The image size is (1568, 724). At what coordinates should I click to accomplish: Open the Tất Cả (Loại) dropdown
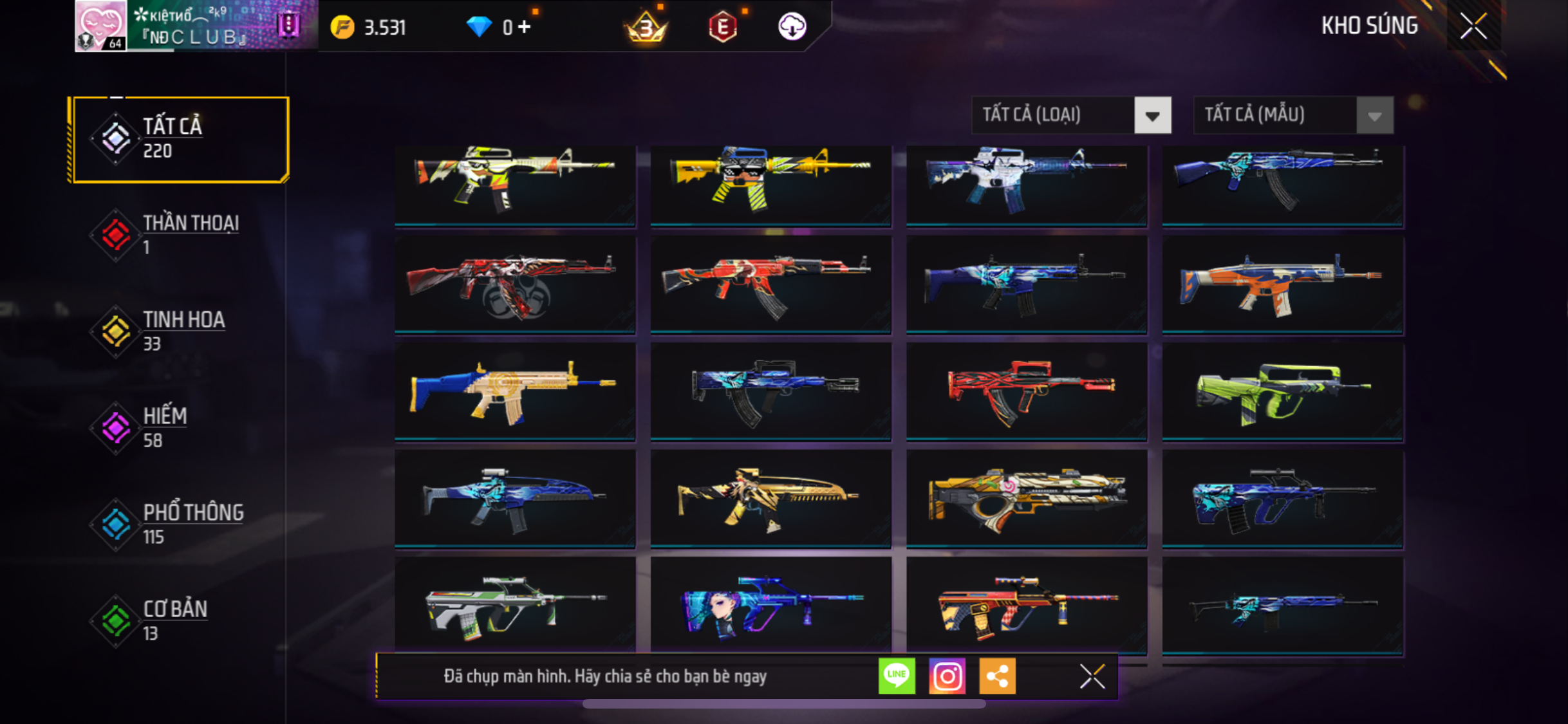[x=1071, y=115]
